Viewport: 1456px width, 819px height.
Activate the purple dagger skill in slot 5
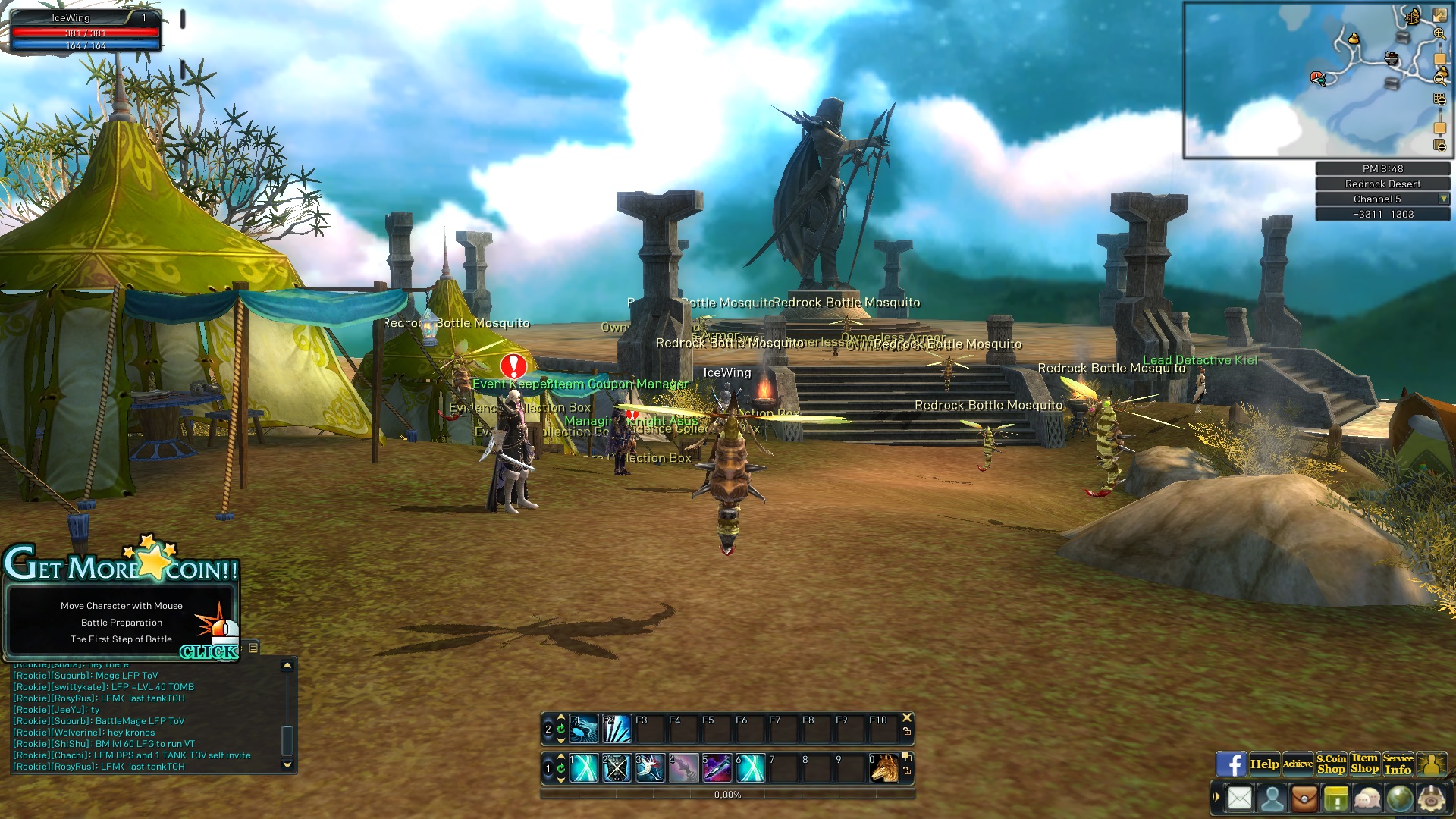[717, 768]
